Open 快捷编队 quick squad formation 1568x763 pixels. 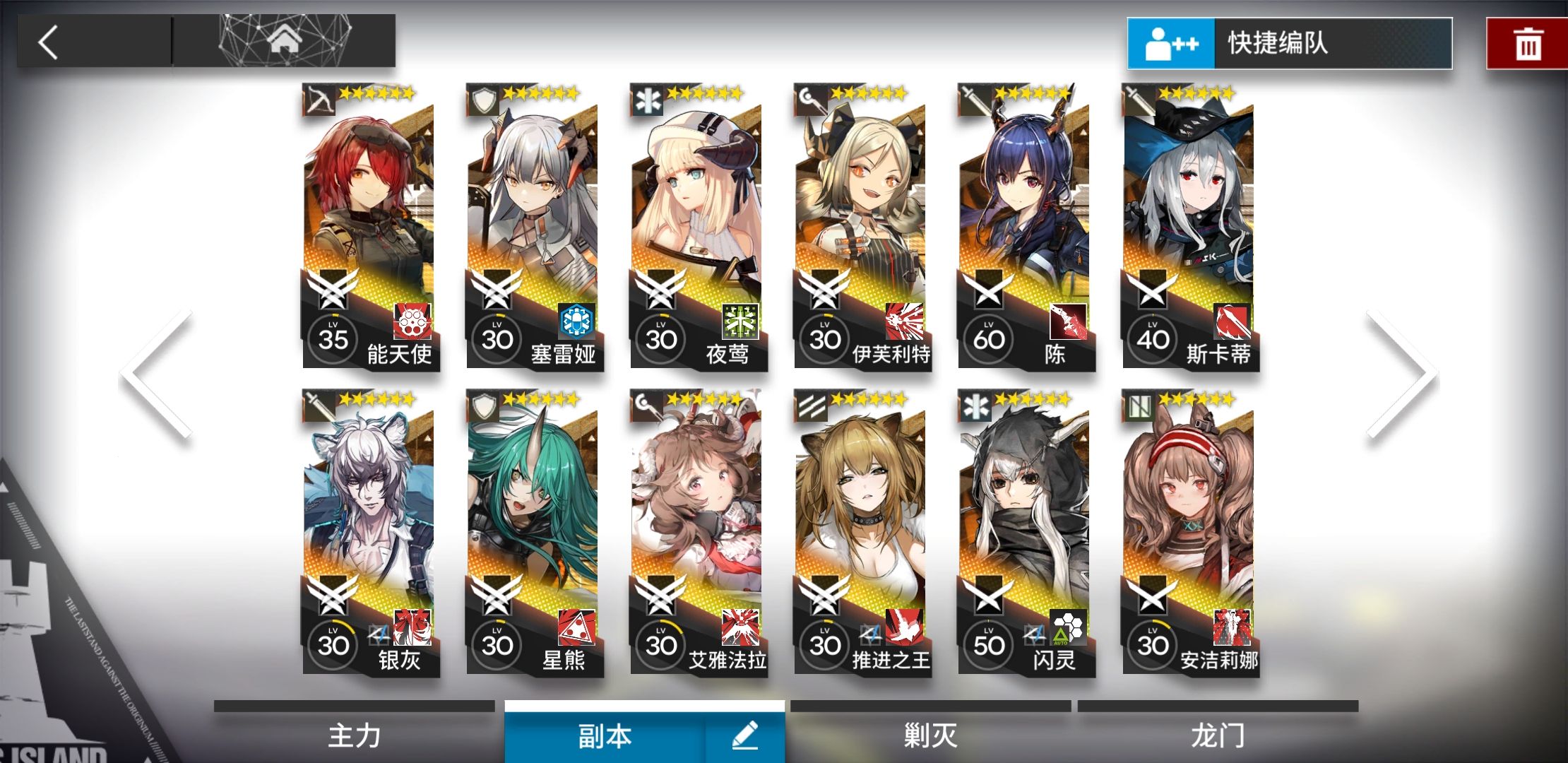coord(1290,44)
